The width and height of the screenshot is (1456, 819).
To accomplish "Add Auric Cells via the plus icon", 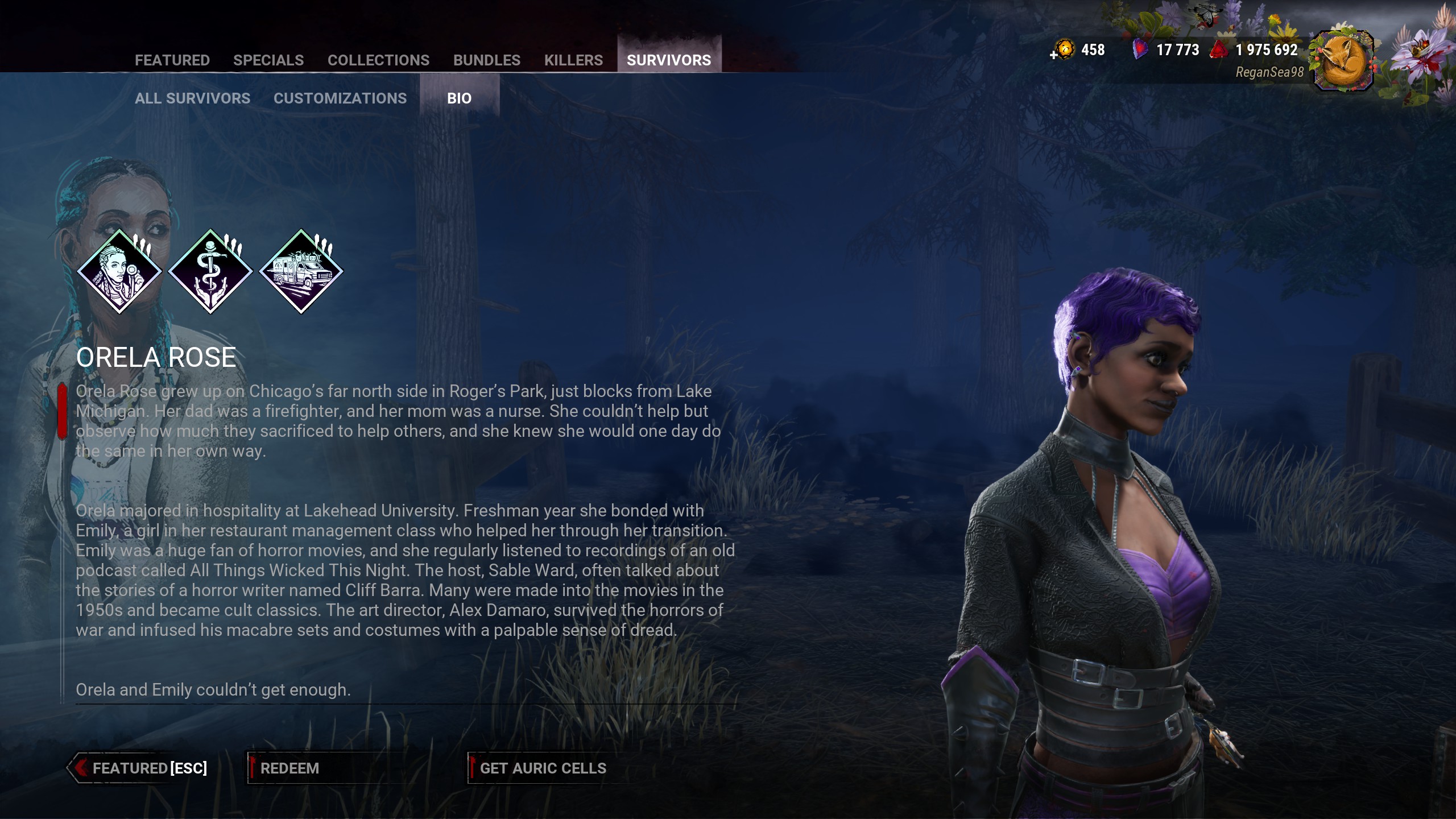I will pos(1054,55).
